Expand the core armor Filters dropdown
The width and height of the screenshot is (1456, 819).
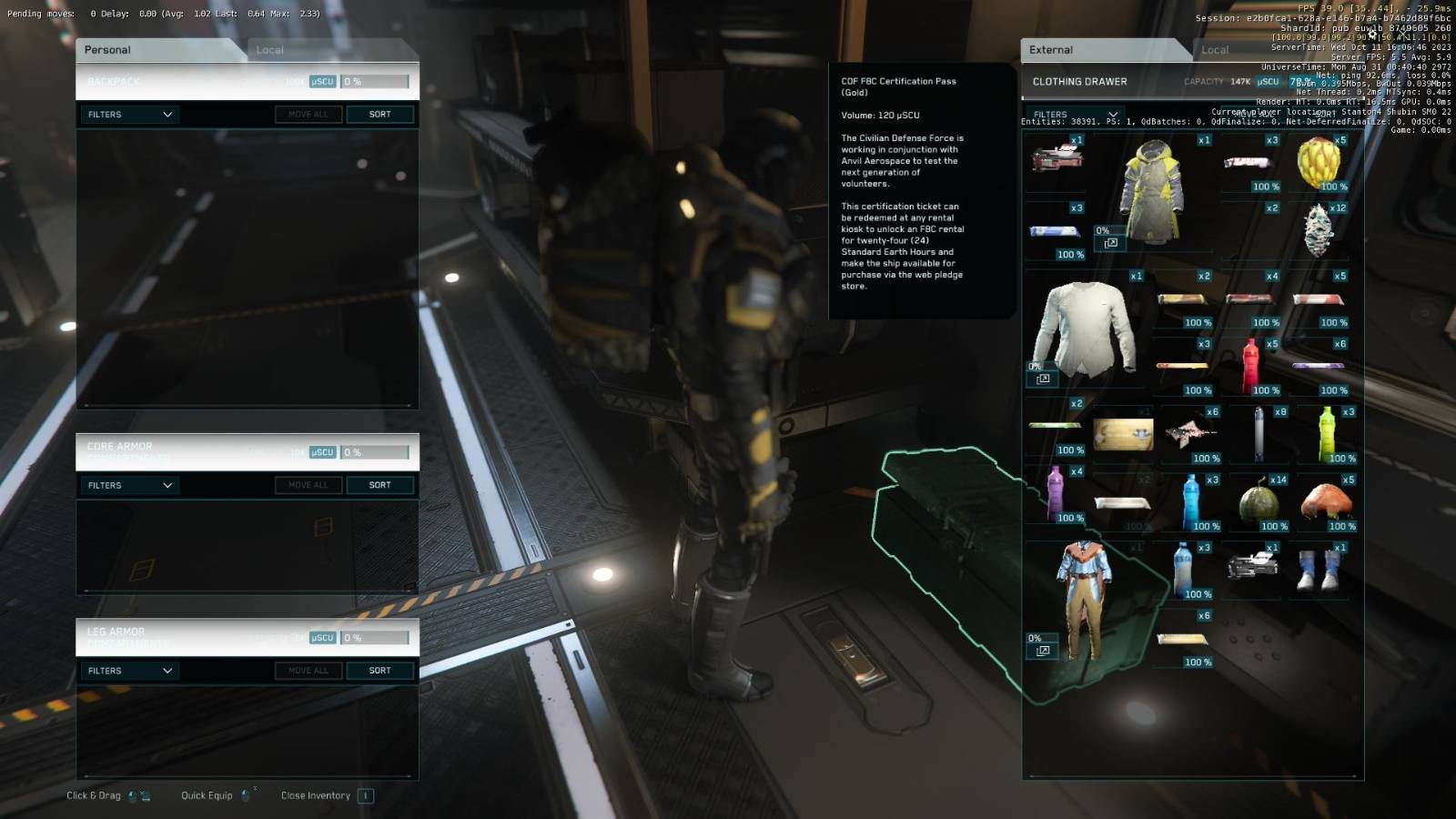129,486
